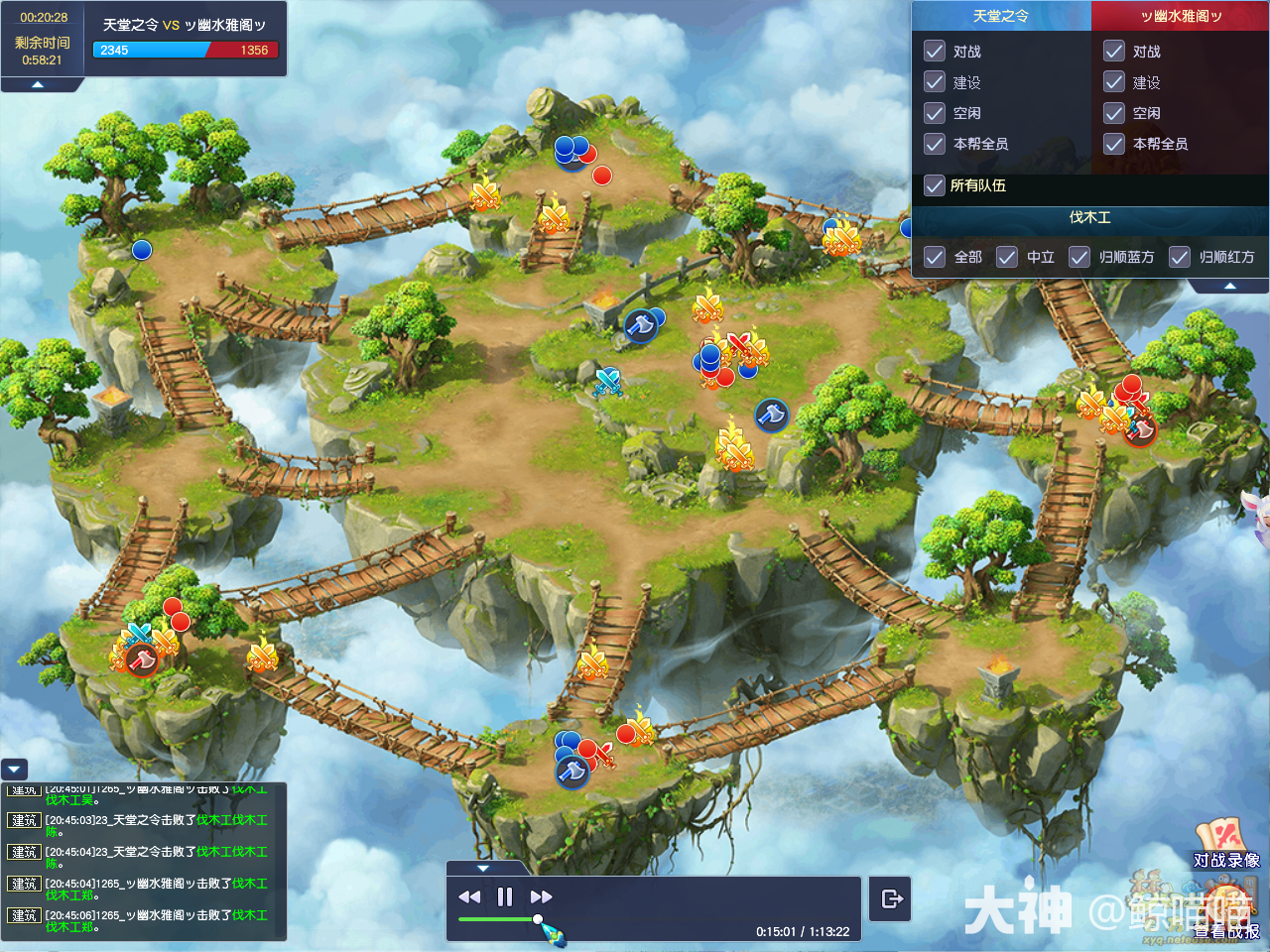This screenshot has width=1270, height=952.
Task: Toggle 建设 checkbox under 天堂之令
Action: tap(935, 82)
